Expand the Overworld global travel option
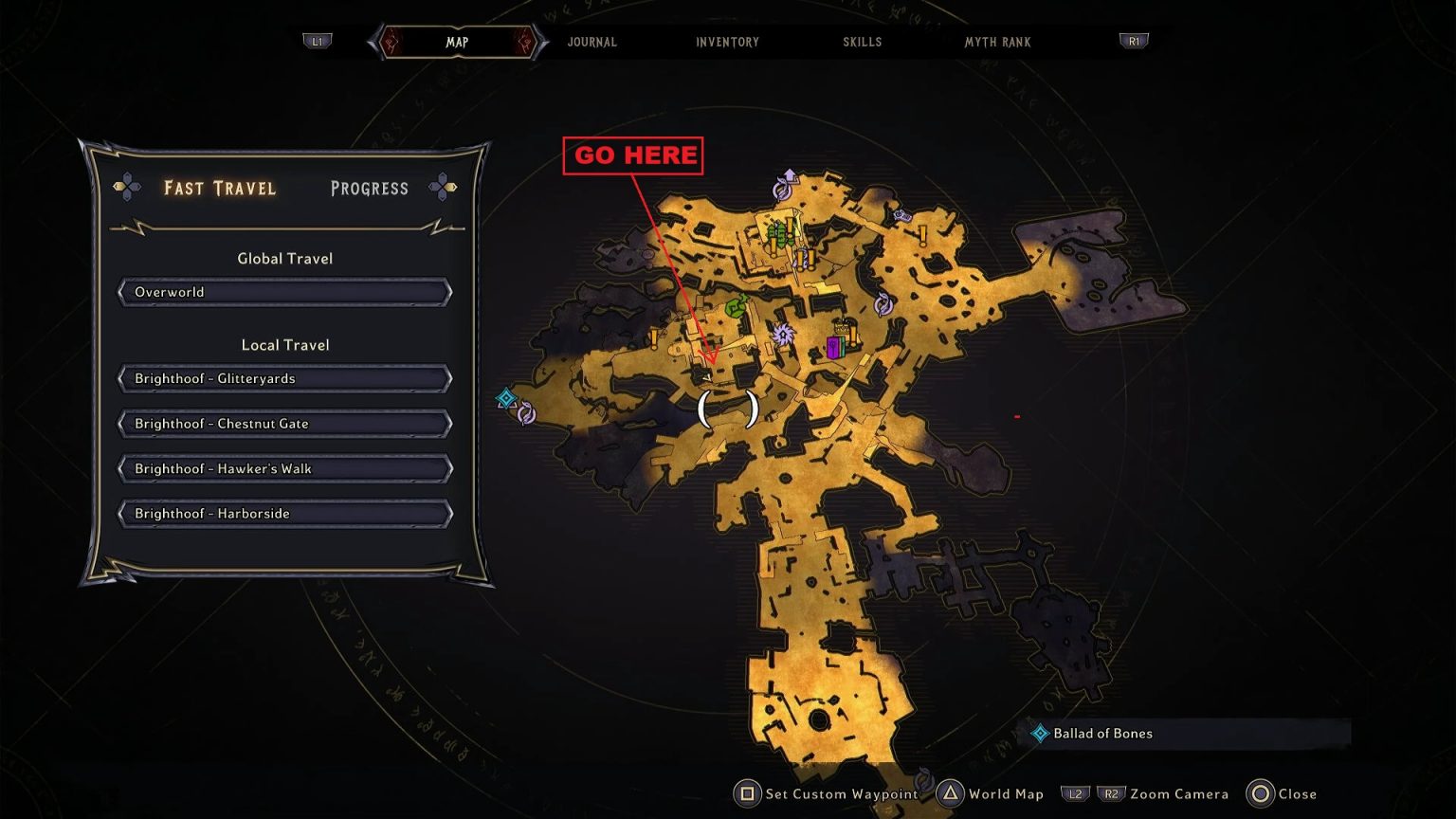Screen dimensions: 1456x819 [x=284, y=292]
